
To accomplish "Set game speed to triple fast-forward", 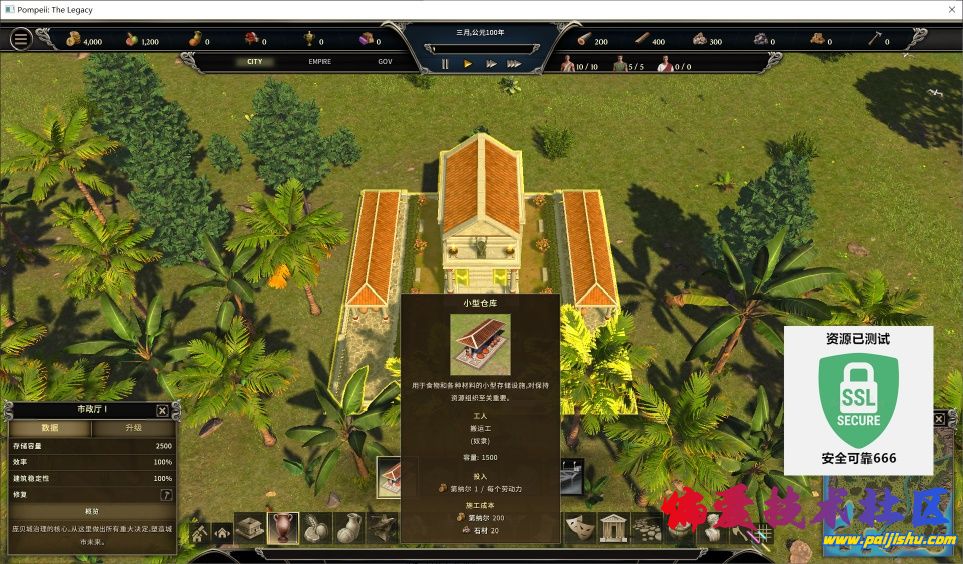I will [x=514, y=64].
